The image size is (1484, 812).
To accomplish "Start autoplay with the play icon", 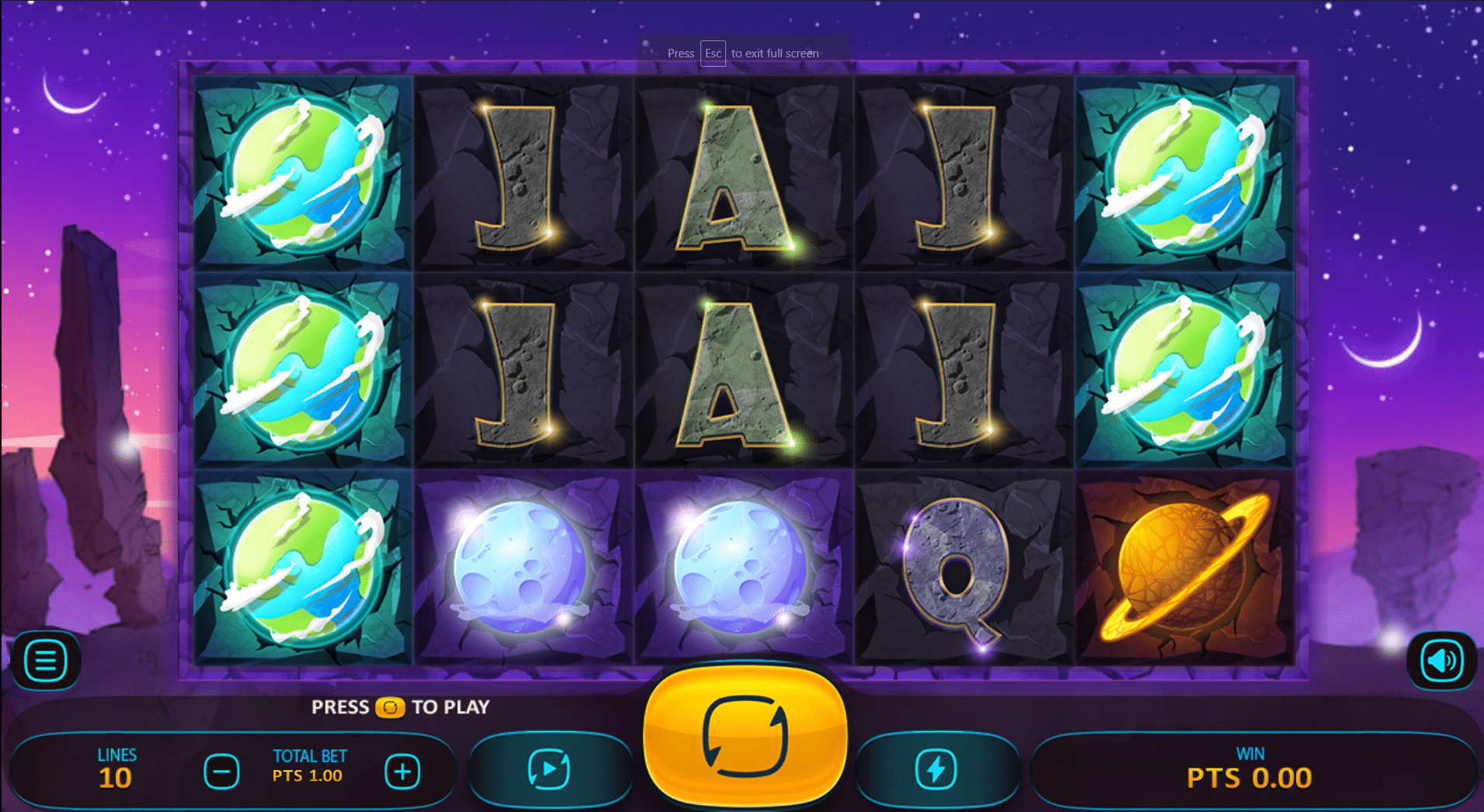I will point(551,769).
